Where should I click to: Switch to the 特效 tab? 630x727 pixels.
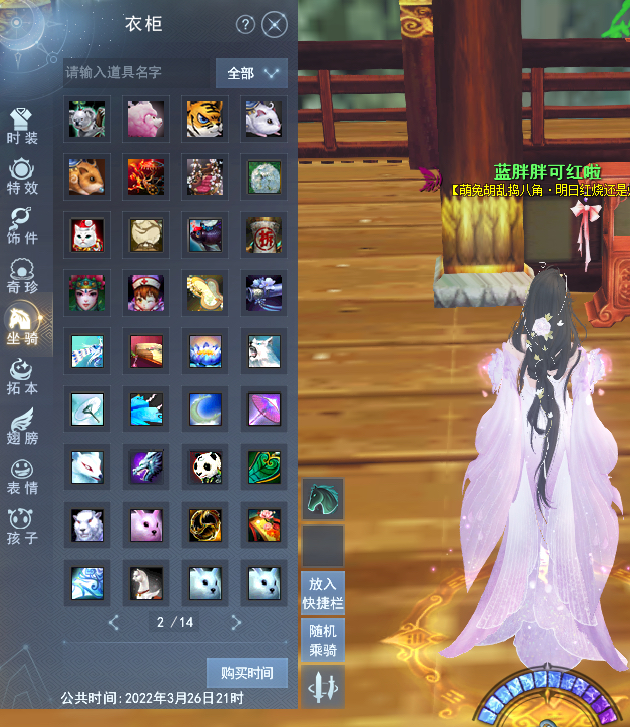coord(22,176)
